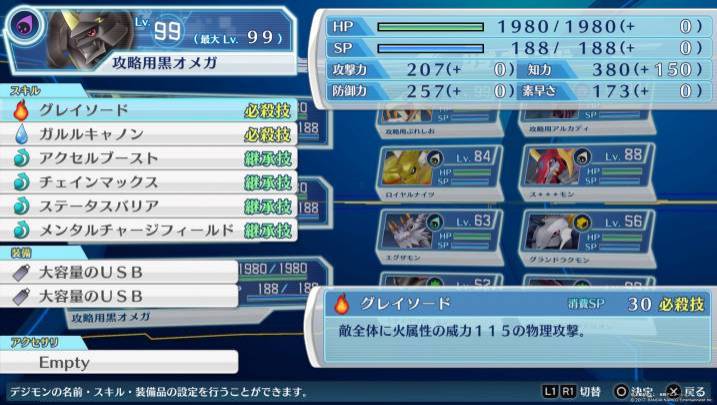Image resolution: width=717 pixels, height=405 pixels.
Task: Select the ステータスバリア skill row
Action: [x=150, y=206]
